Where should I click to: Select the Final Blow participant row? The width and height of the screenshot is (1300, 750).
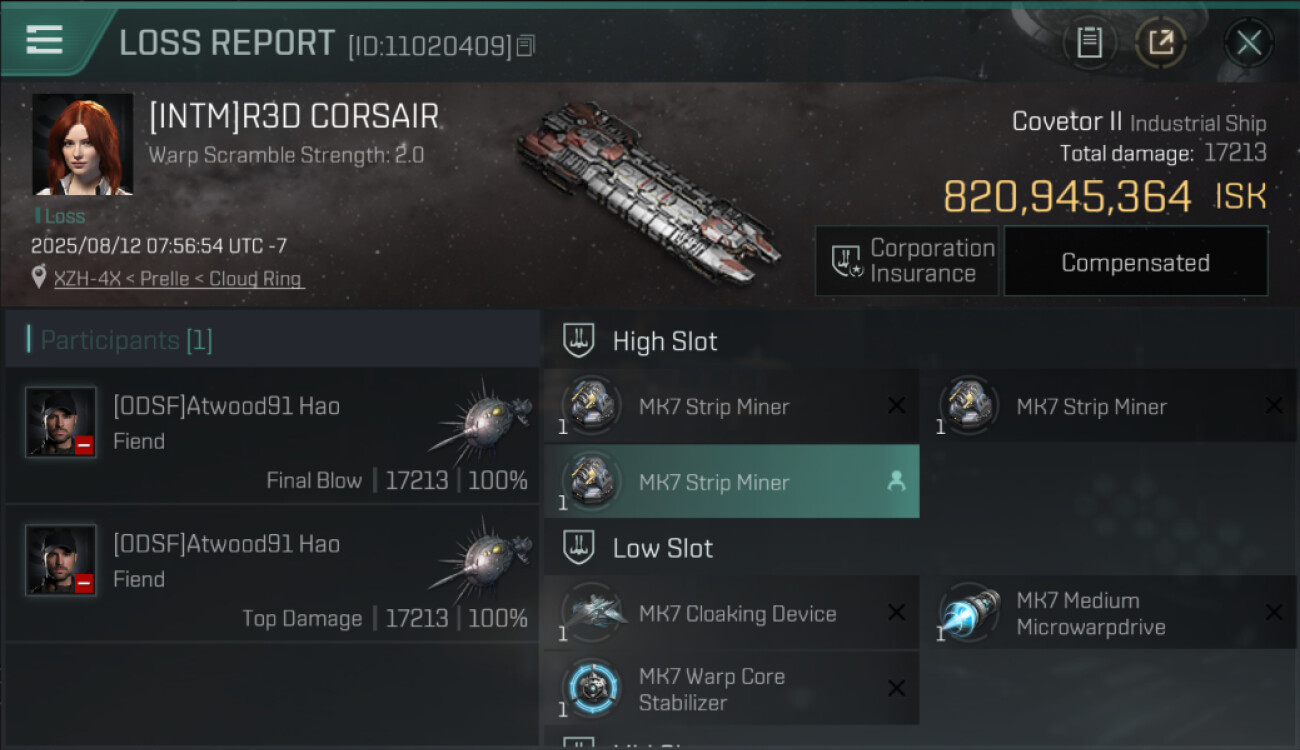[272, 436]
